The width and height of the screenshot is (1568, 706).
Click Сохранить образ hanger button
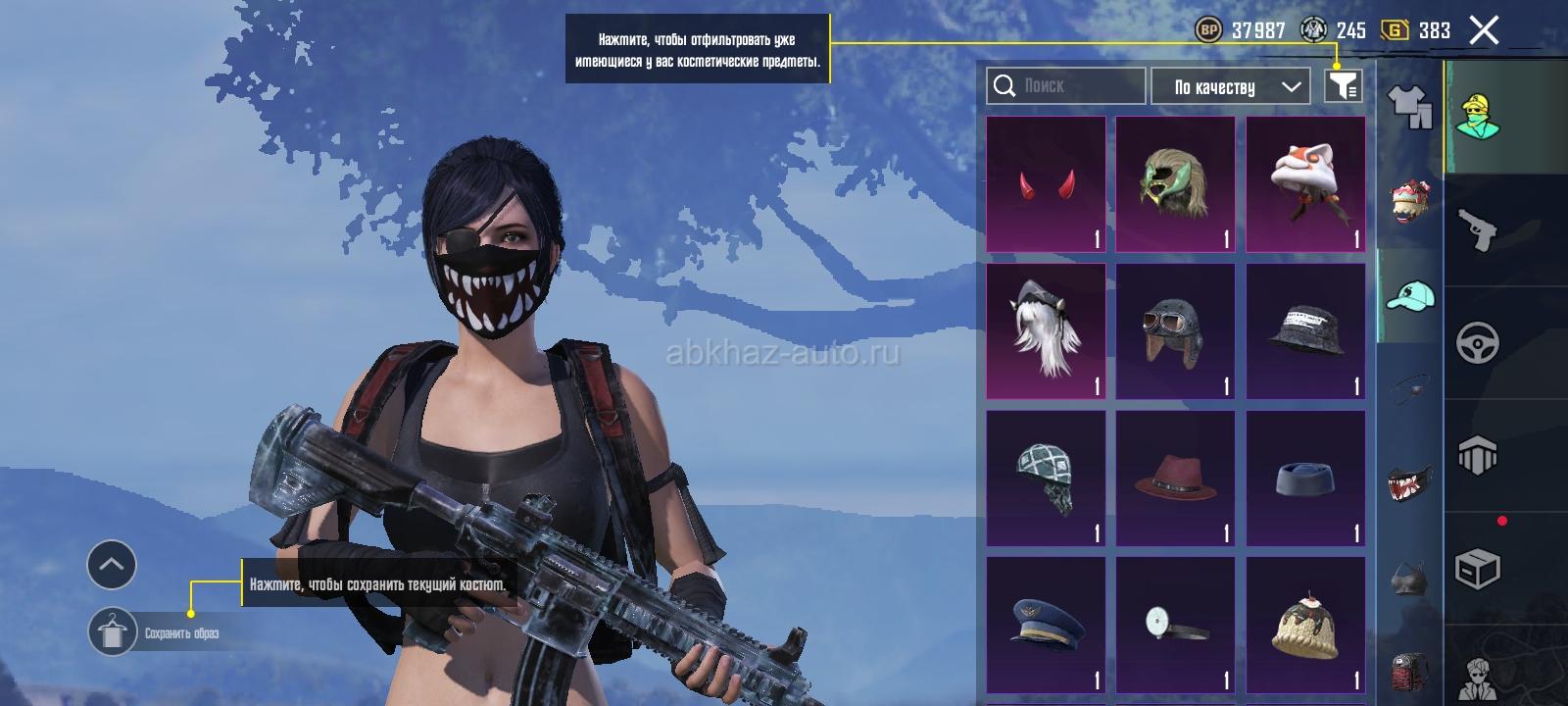tap(113, 631)
